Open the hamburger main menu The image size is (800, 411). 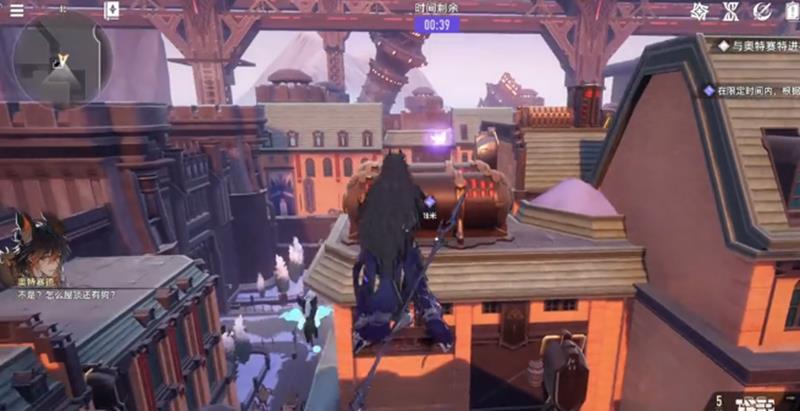[x=16, y=10]
